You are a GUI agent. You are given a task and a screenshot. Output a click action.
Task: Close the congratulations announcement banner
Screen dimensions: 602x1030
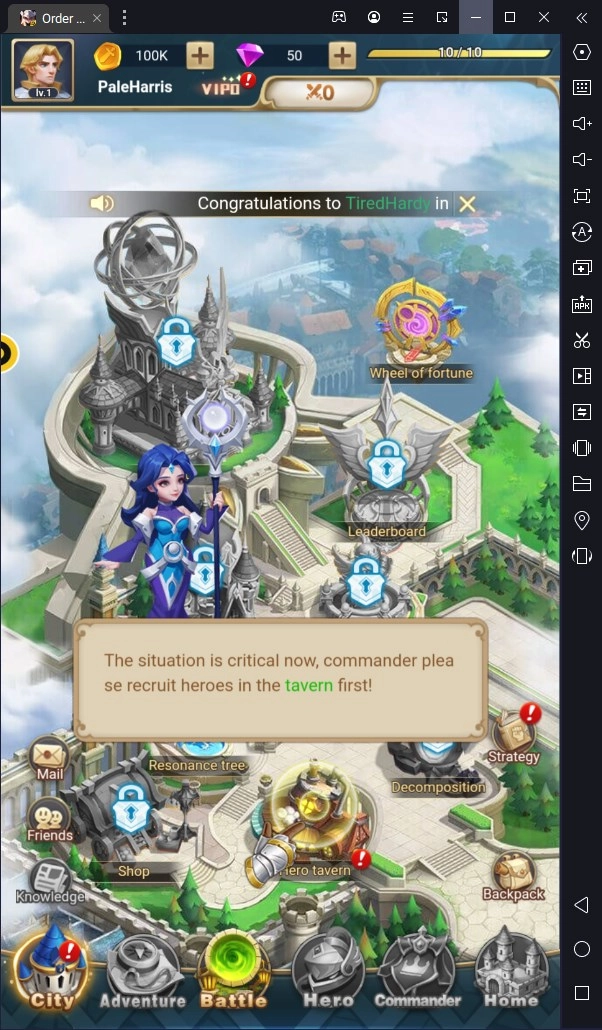tap(467, 203)
